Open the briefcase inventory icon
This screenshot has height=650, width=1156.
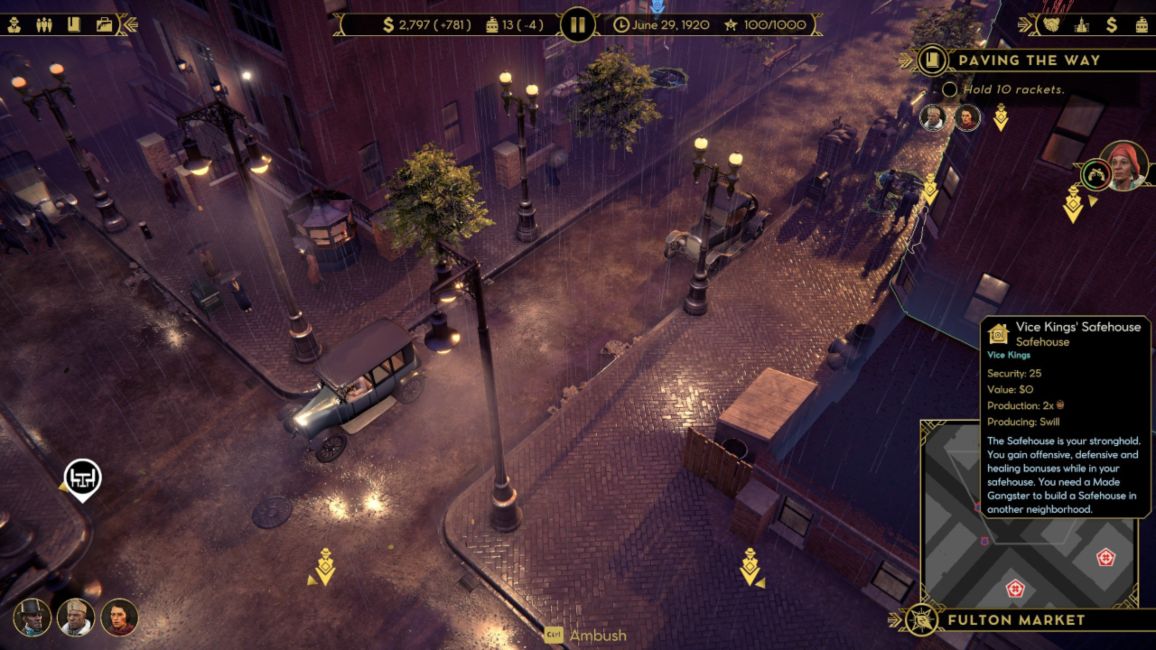[x=104, y=24]
